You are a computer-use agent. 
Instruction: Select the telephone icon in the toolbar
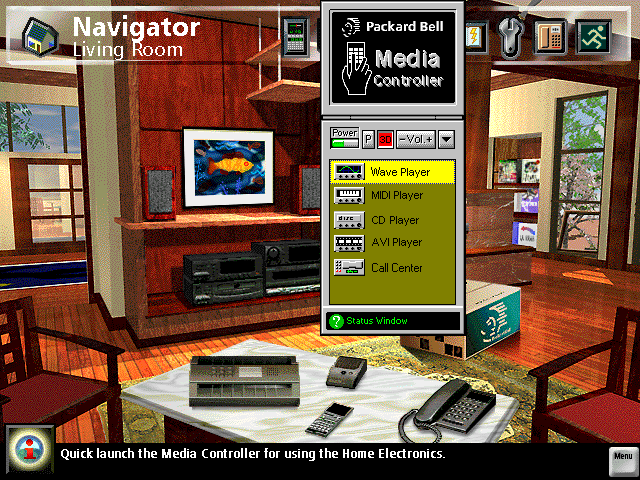[551, 36]
